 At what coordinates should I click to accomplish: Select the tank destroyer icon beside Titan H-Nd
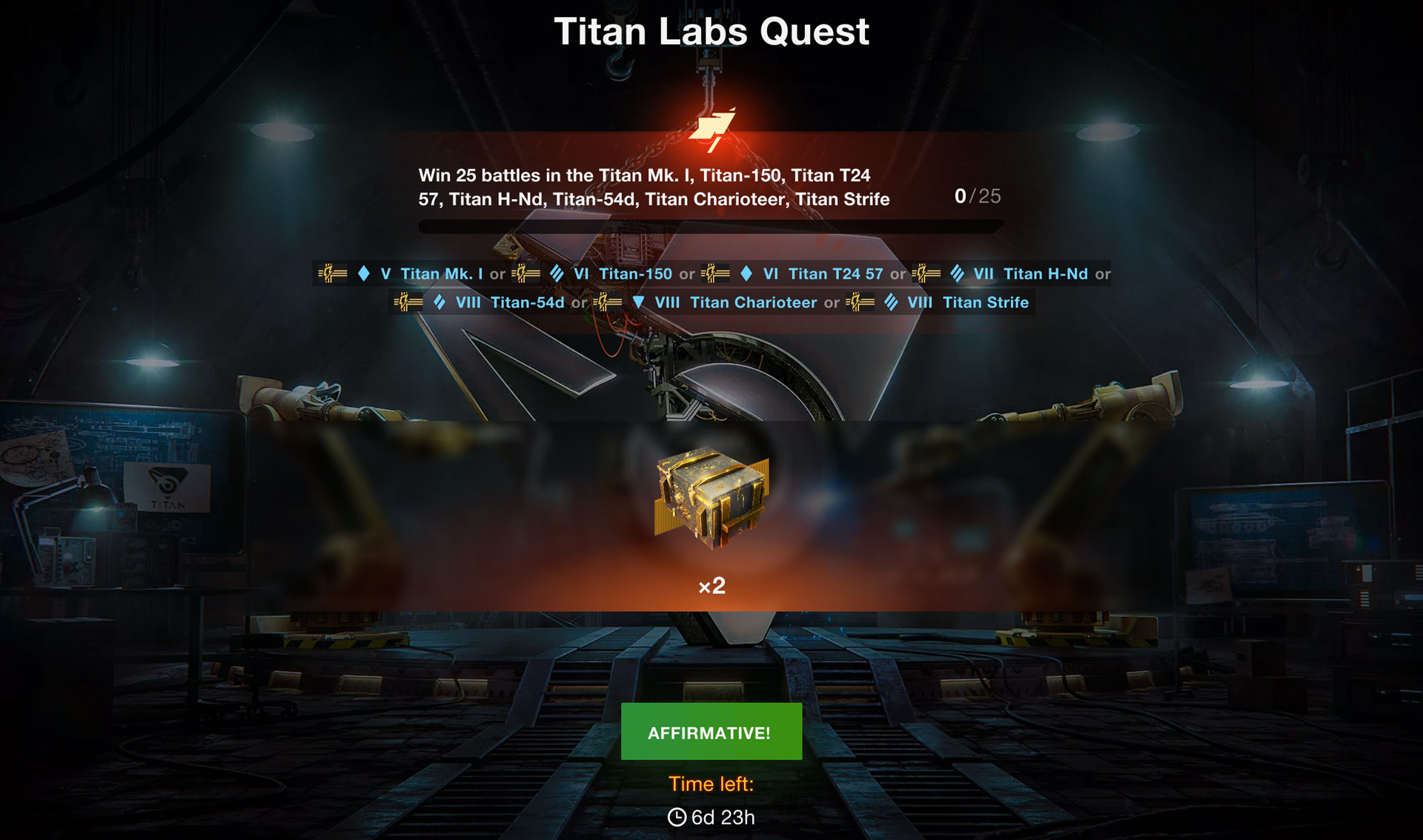click(958, 273)
